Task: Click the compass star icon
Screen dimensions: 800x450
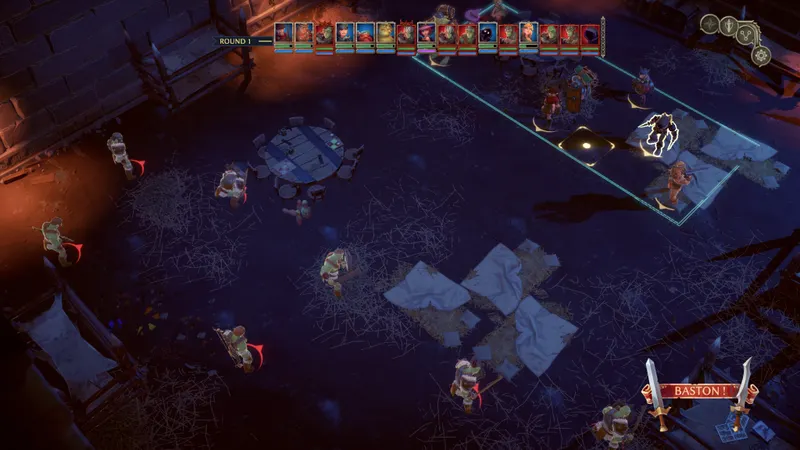Action: (x=710, y=24)
